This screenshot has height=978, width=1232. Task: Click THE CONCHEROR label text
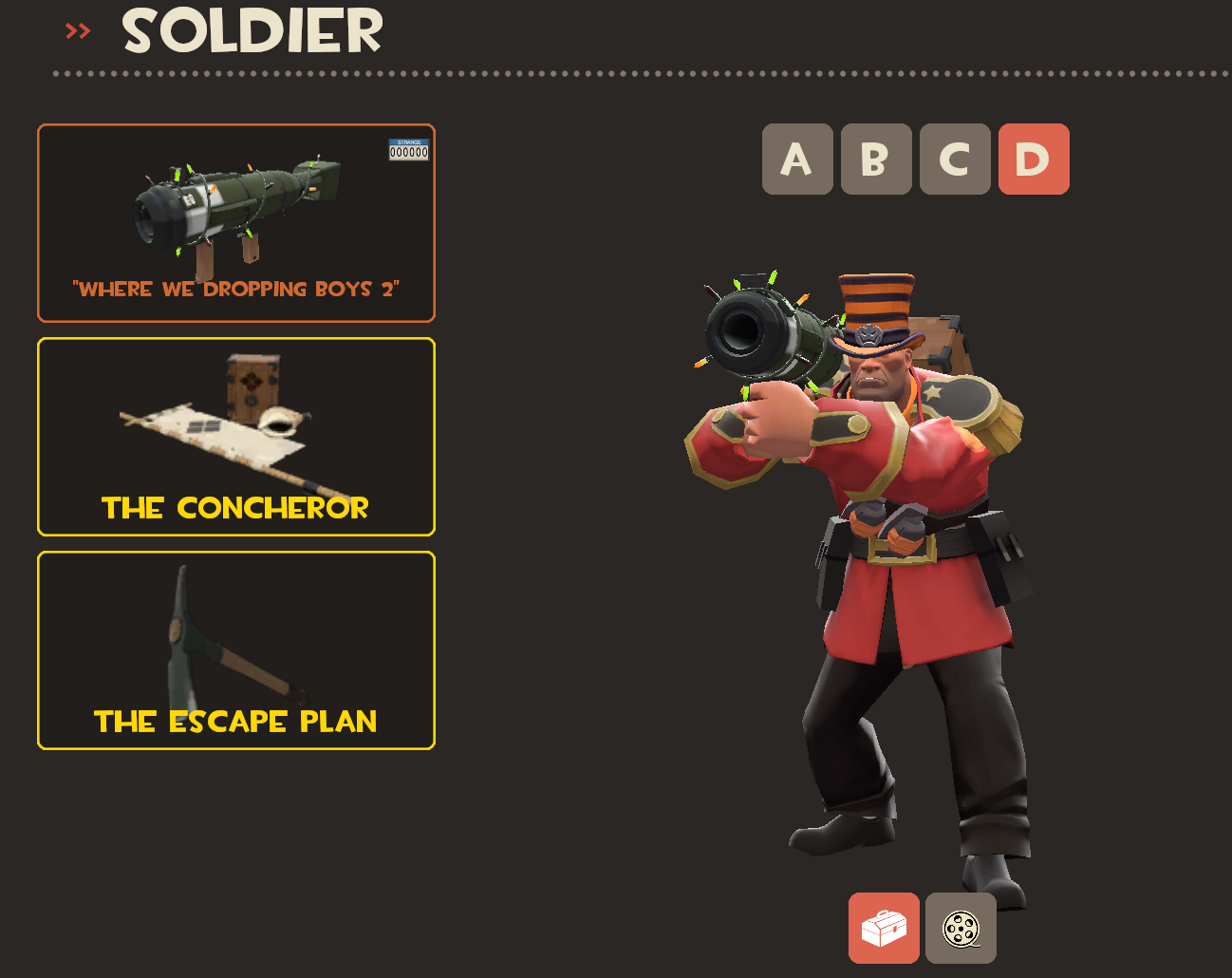234,508
